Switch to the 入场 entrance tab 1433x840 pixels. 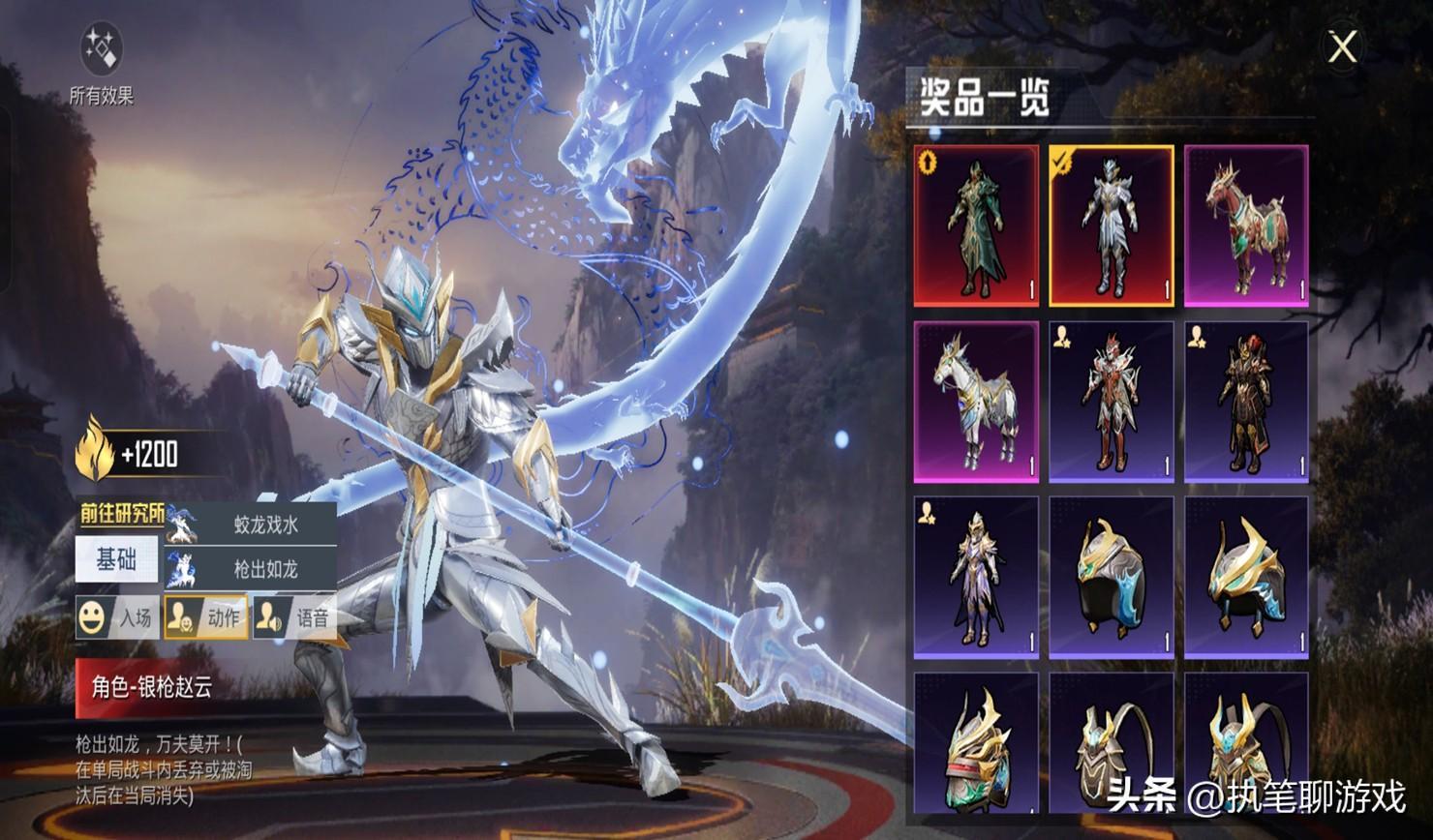pos(115,617)
